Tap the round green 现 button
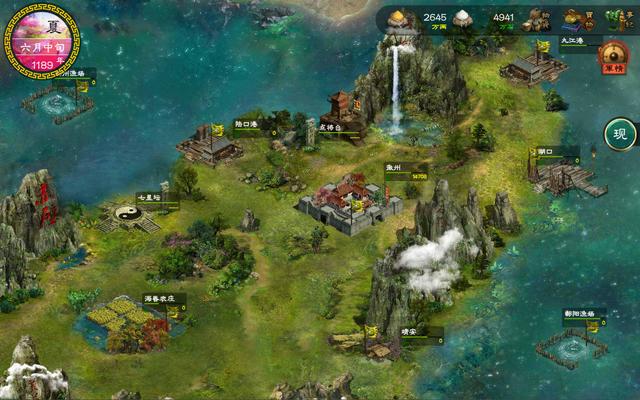 pos(621,134)
